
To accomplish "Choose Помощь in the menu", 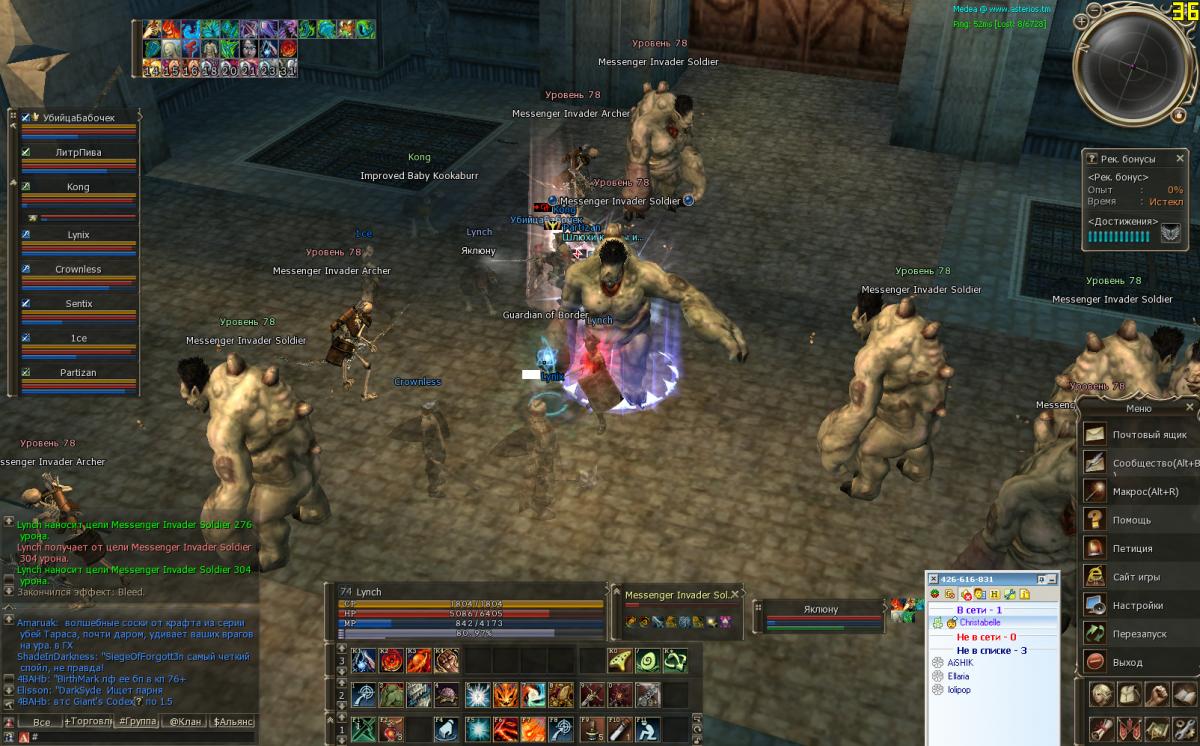I will point(1131,520).
